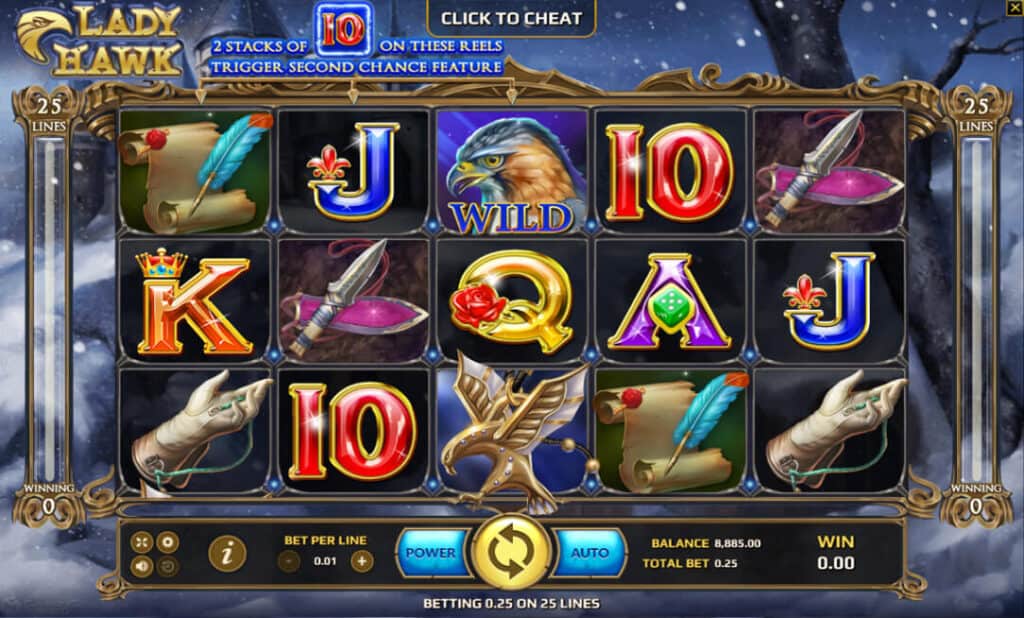Open the paytable info button
The width and height of the screenshot is (1024, 618).
(x=227, y=553)
